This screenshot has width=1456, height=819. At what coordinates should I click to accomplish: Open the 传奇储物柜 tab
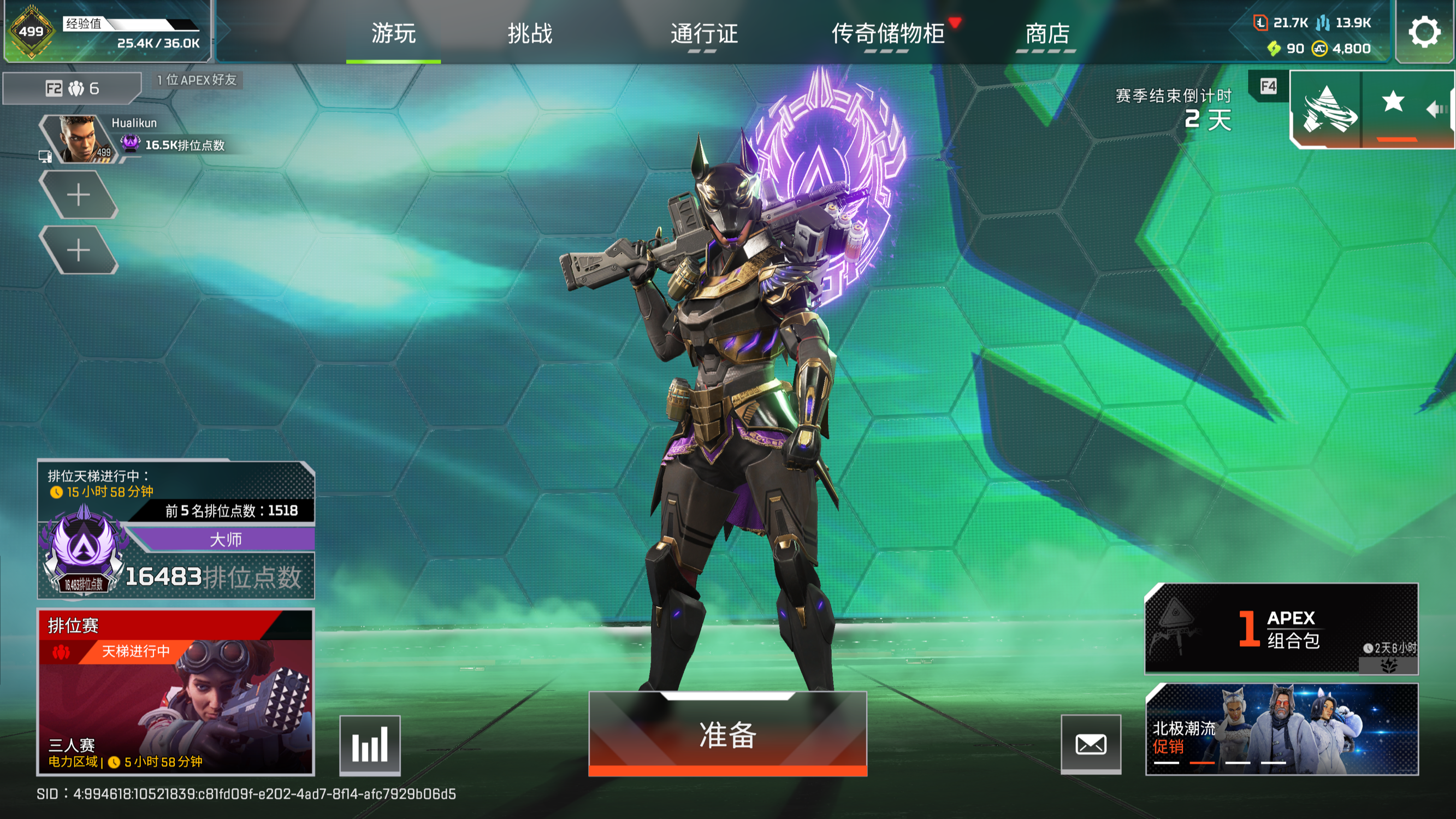point(888,33)
